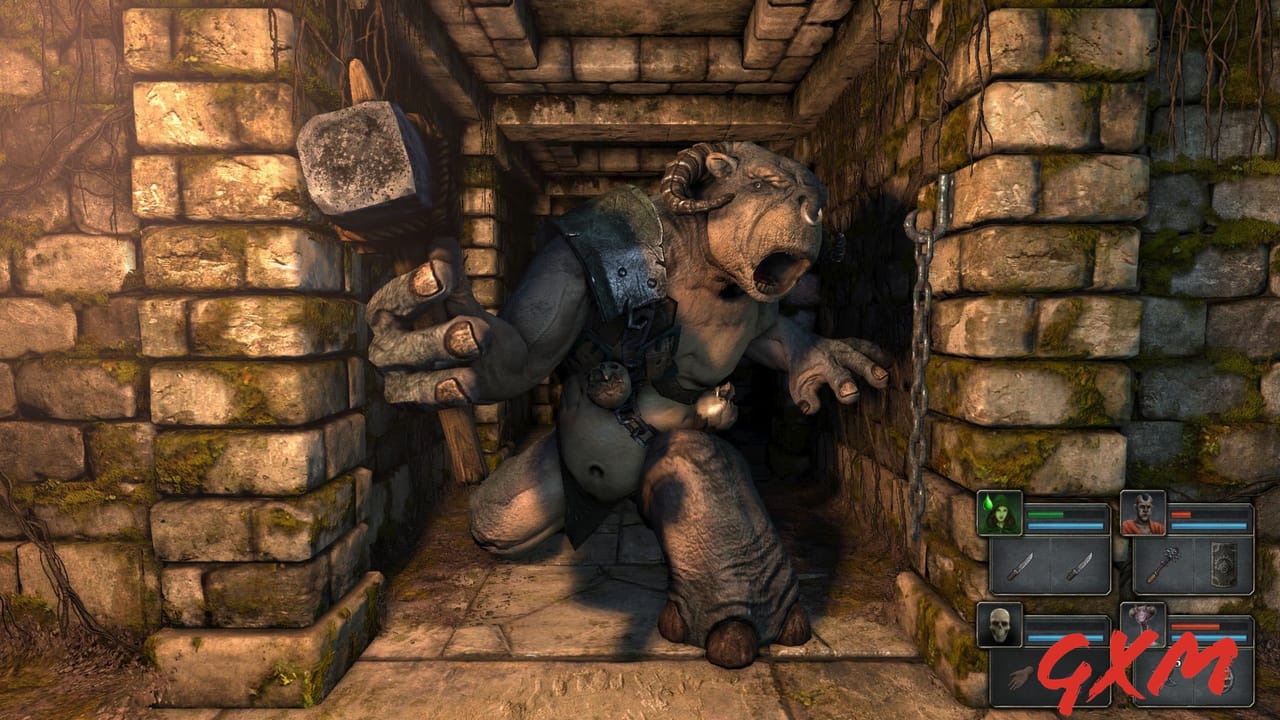Open the spell tome in the offhand slot
This screenshot has width=1280, height=720.
(1225, 563)
